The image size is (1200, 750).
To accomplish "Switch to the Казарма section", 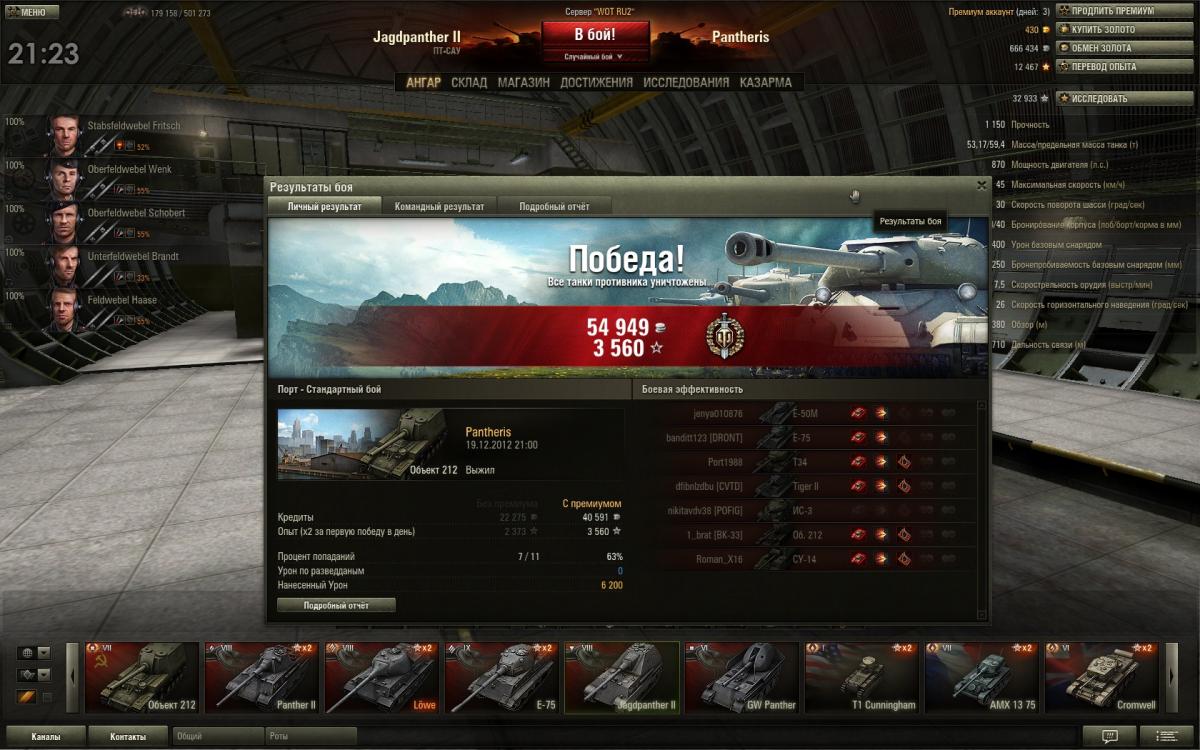I will click(x=765, y=83).
